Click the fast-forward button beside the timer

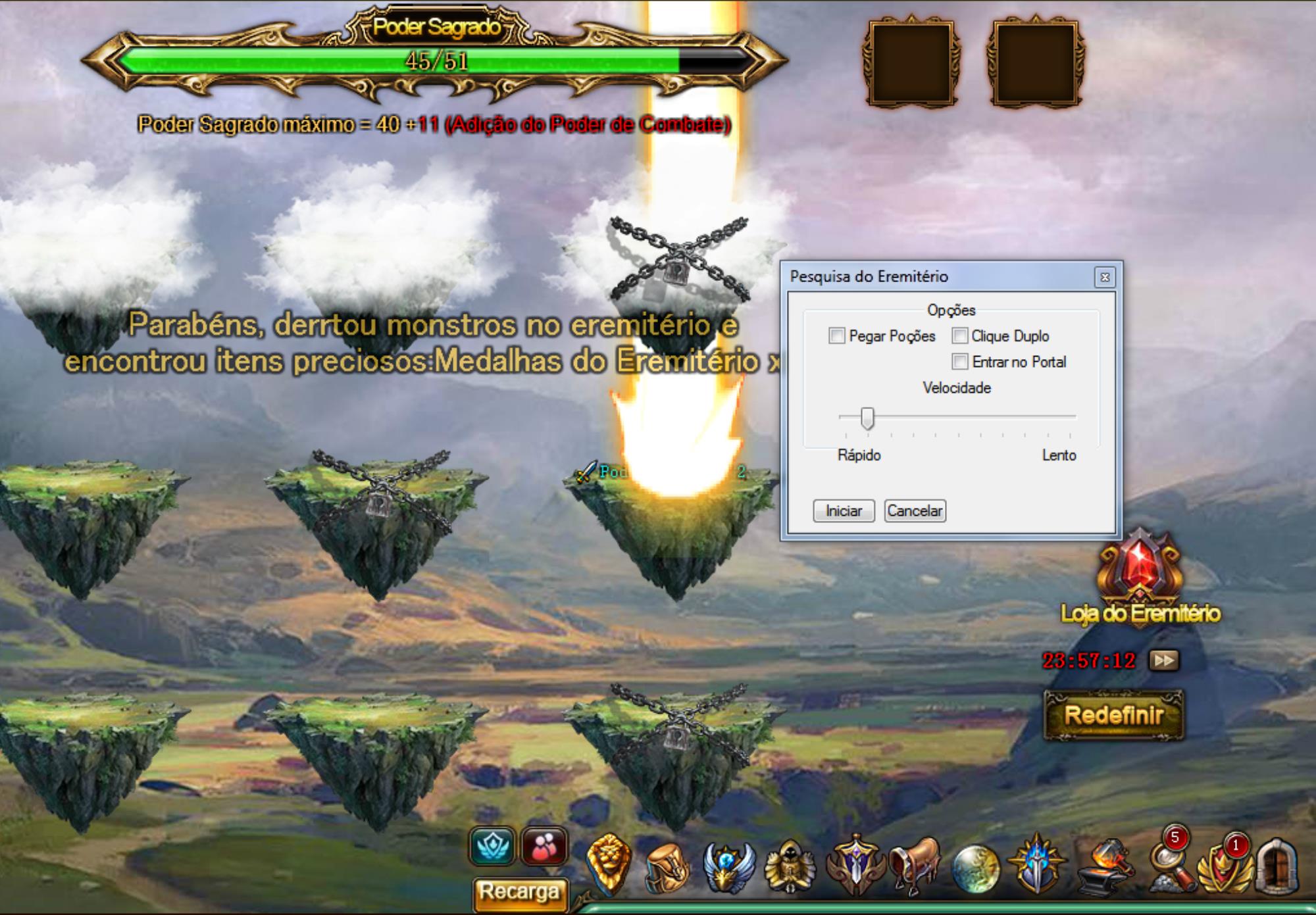pyautogui.click(x=1163, y=660)
